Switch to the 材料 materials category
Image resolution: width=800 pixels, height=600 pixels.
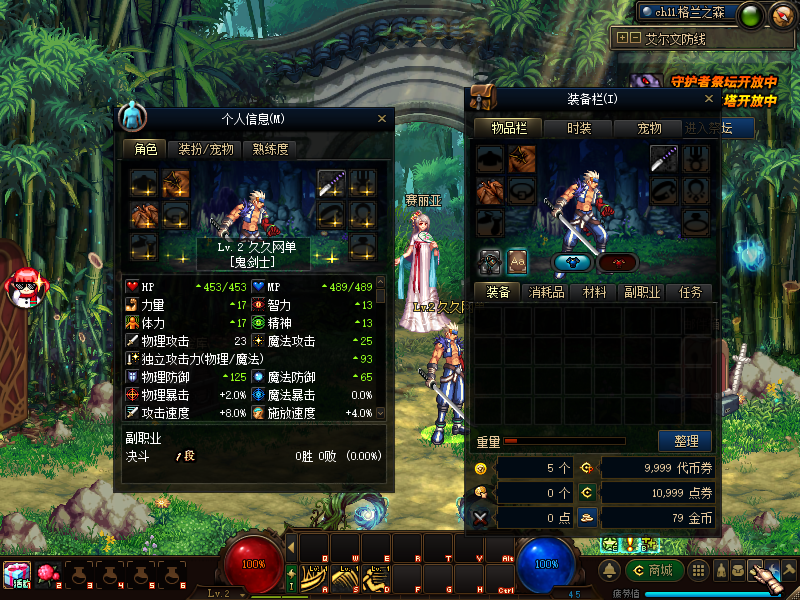(x=594, y=292)
